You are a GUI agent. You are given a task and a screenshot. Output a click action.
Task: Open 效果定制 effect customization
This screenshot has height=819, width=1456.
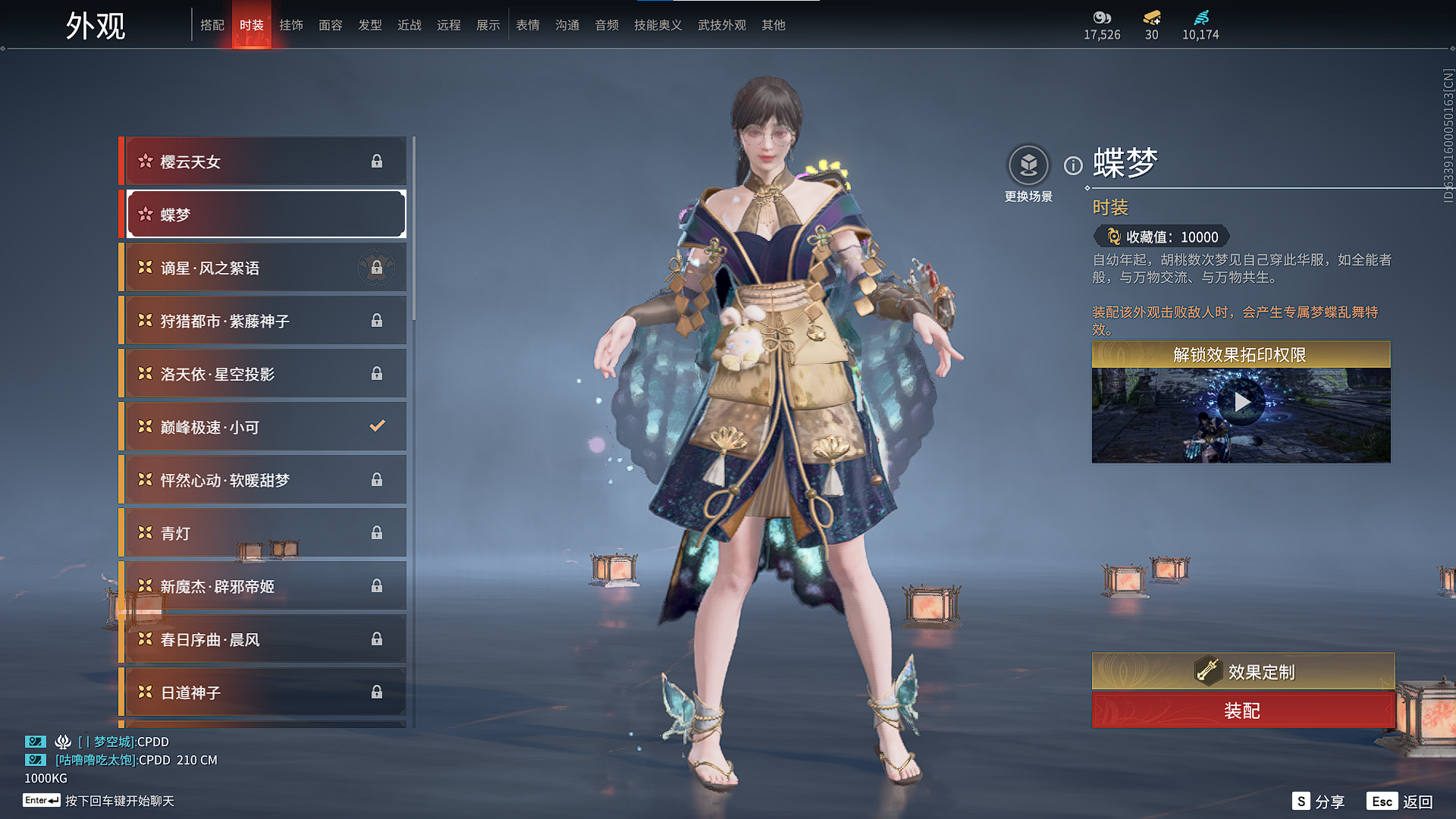[x=1243, y=671]
